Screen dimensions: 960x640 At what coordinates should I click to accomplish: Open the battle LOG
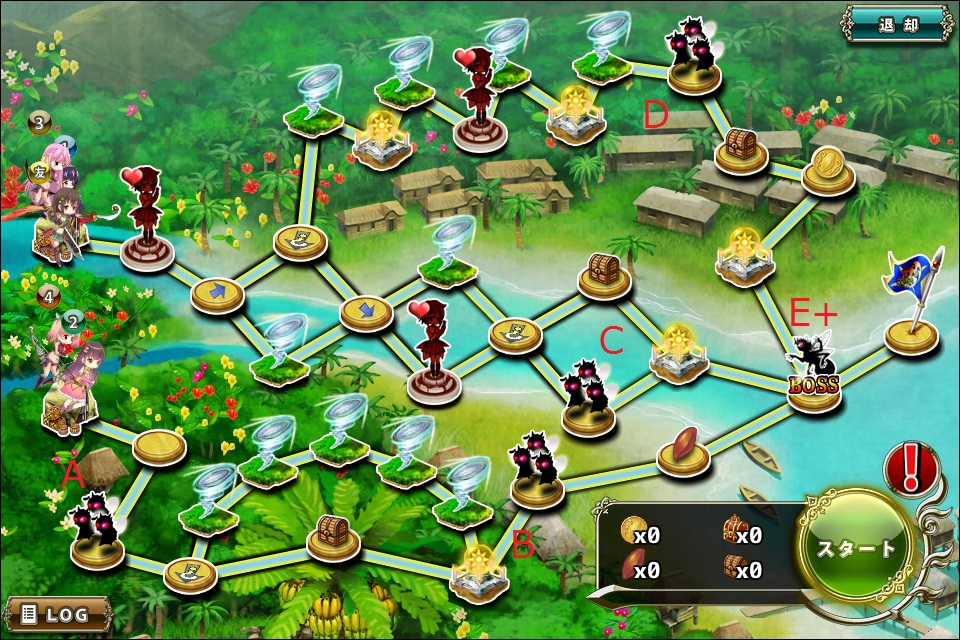pos(57,613)
